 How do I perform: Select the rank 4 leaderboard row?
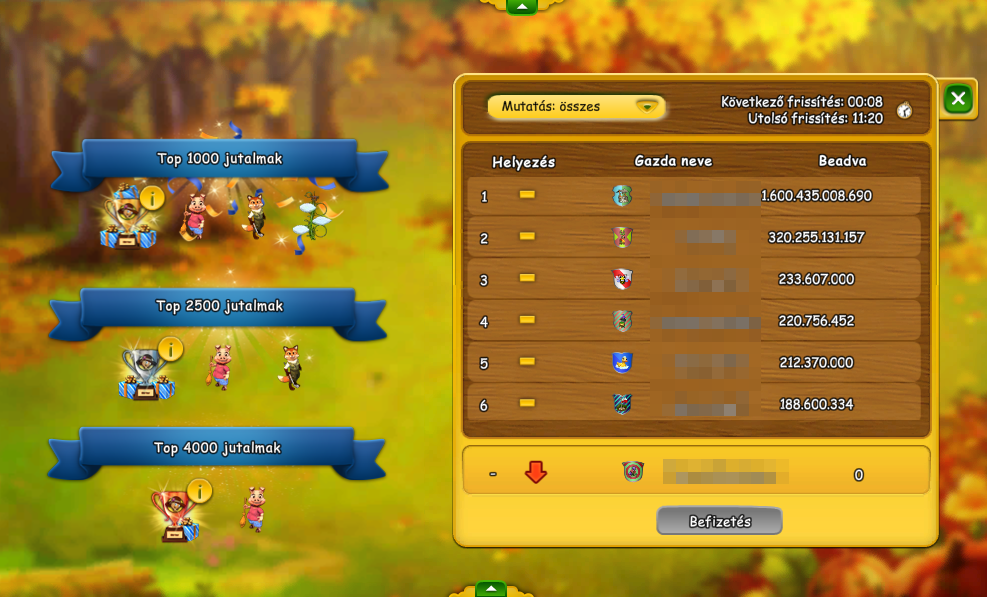pos(694,321)
